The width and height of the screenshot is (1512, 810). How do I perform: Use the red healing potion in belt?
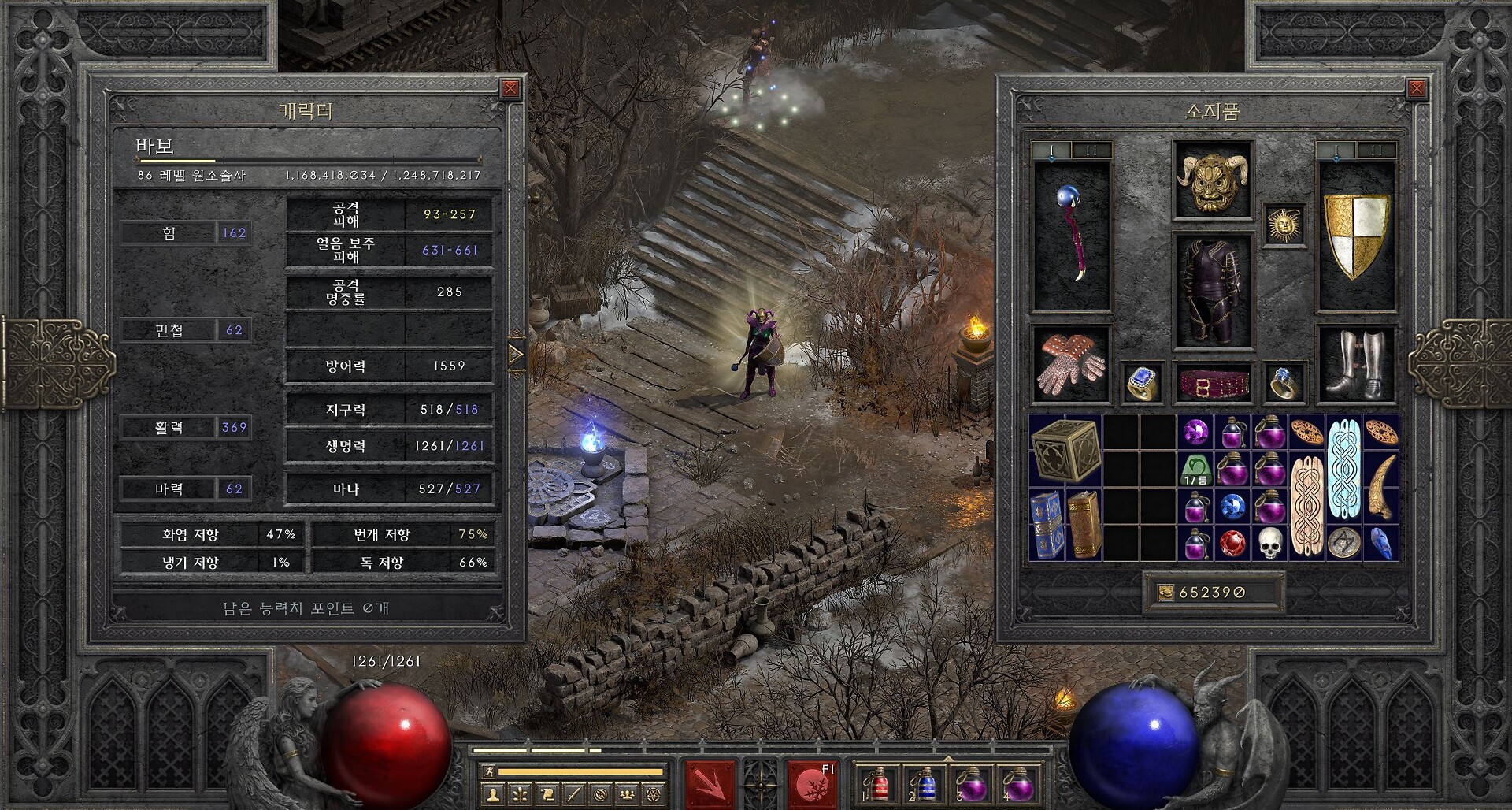[x=878, y=785]
